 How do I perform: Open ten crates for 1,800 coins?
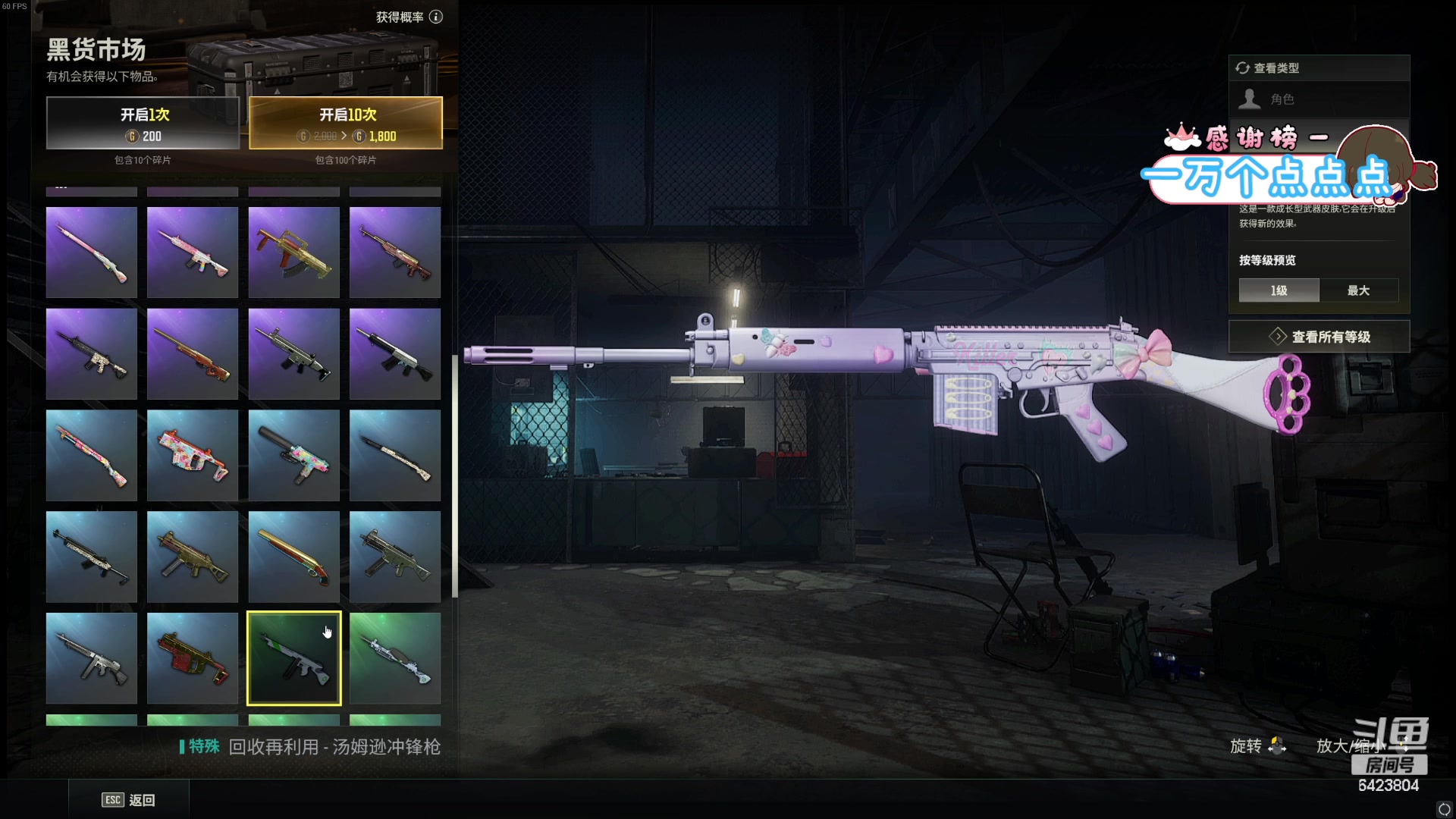coord(346,123)
